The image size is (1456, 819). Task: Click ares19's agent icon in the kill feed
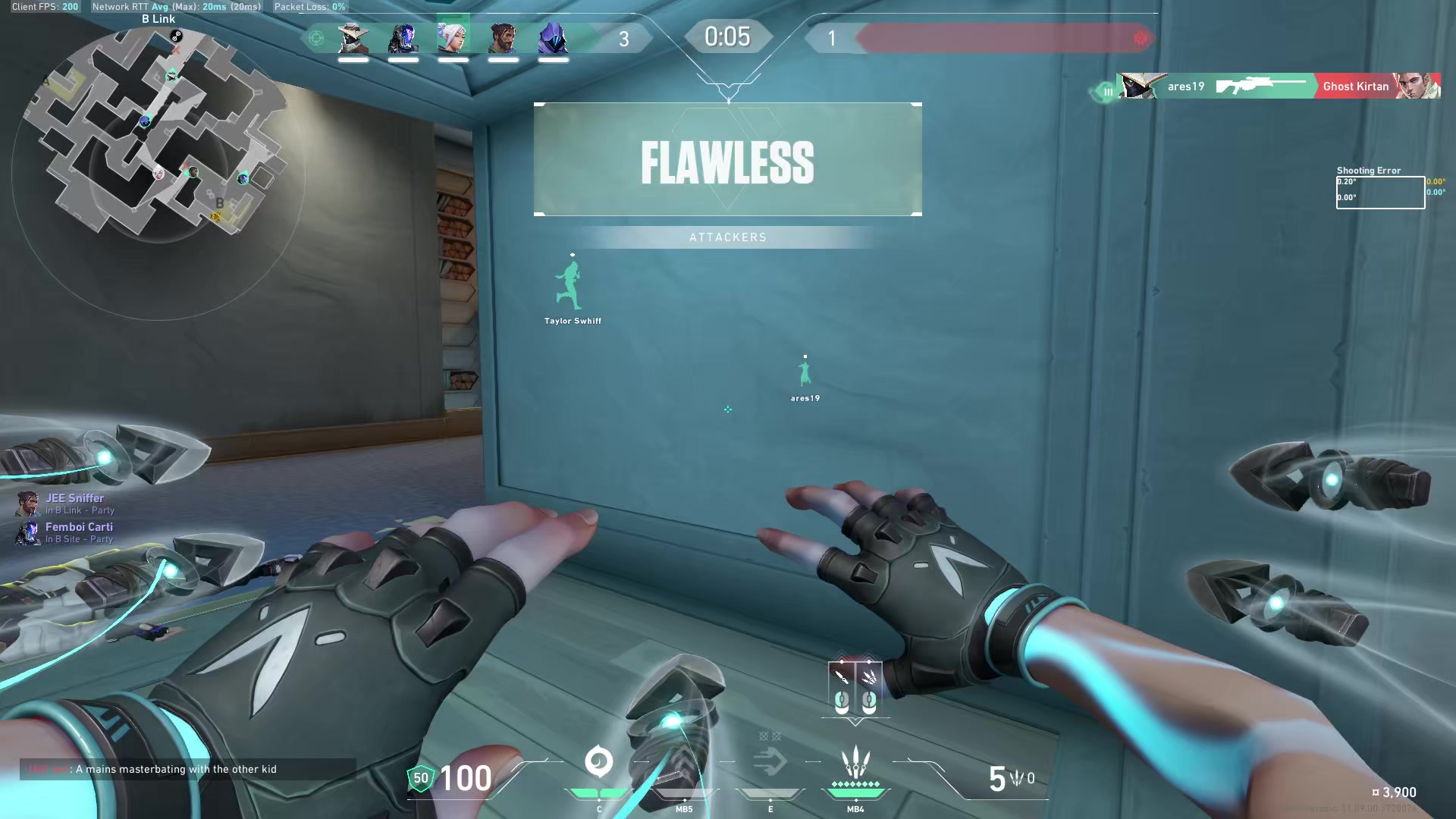coord(1140,86)
